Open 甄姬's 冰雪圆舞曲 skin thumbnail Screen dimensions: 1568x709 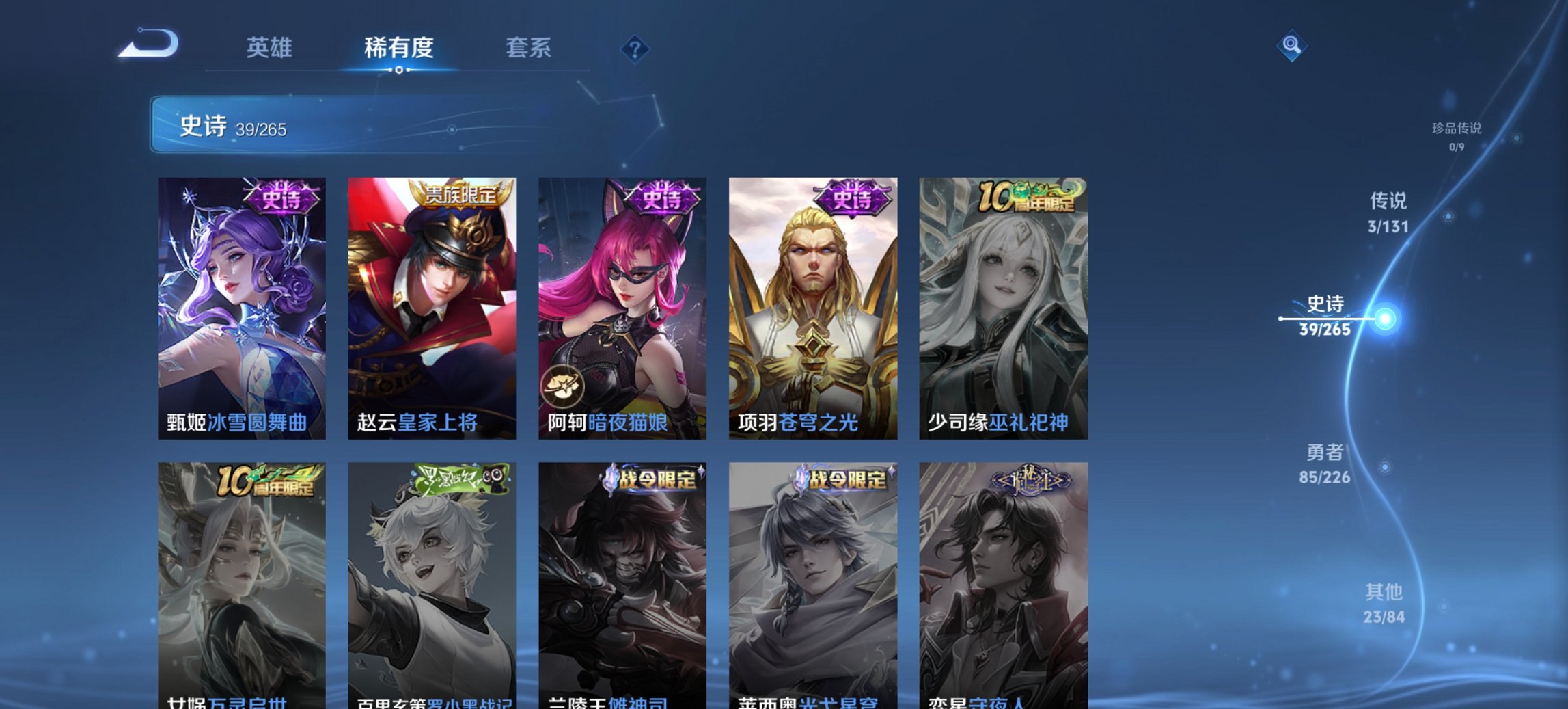240,301
